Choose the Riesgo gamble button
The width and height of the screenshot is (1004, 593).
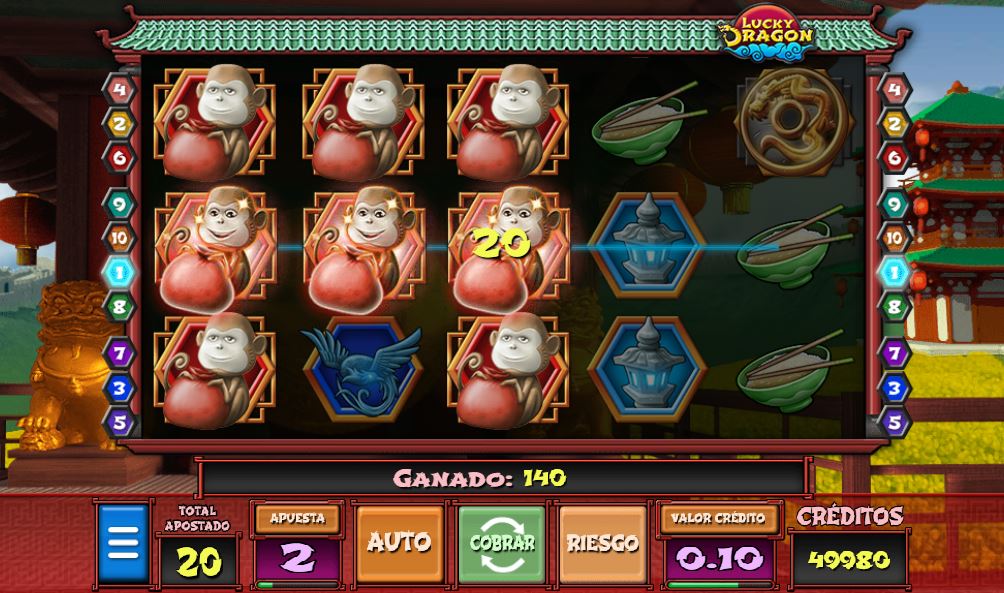[602, 543]
